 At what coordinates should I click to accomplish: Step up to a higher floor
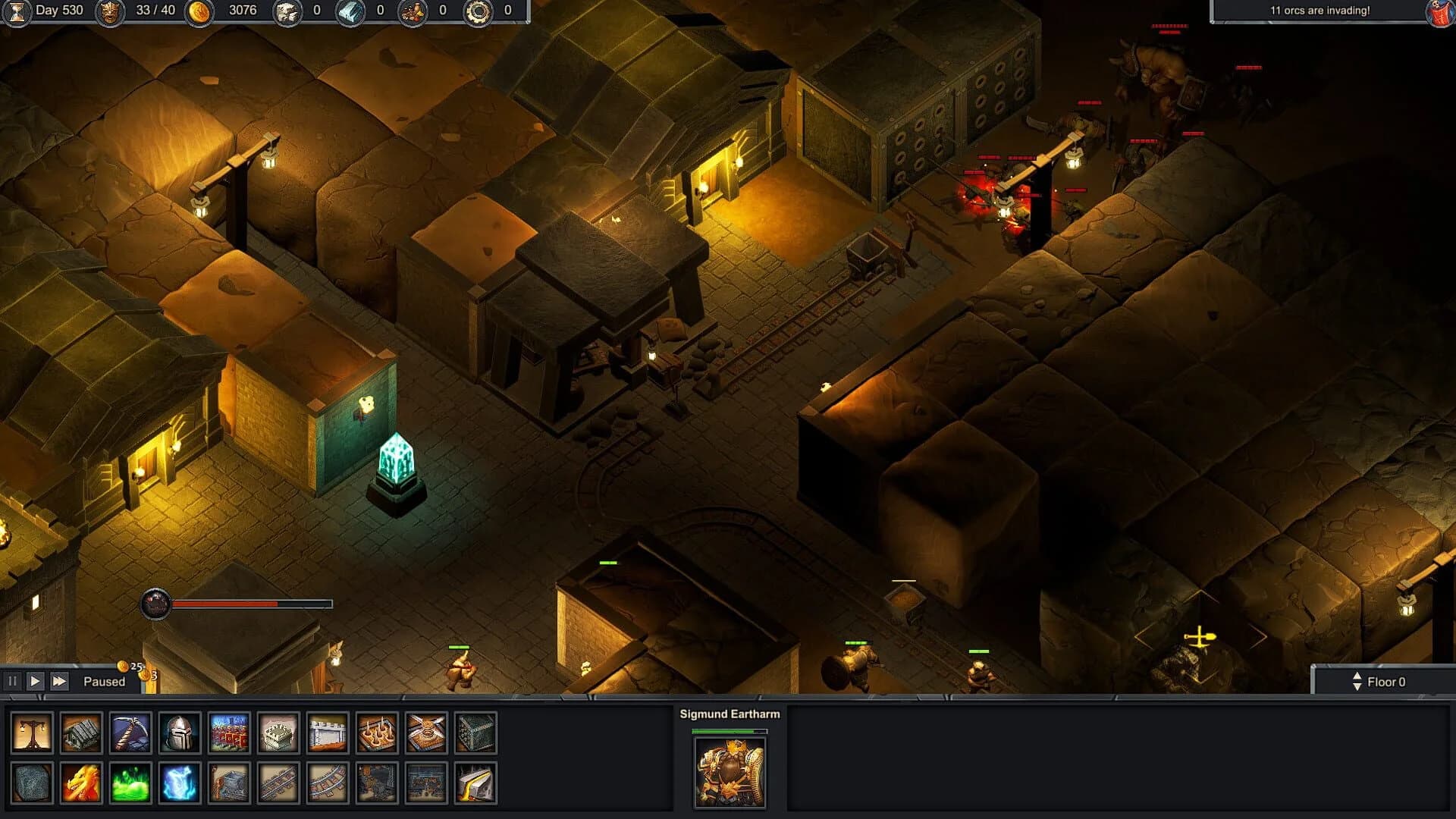click(x=1356, y=676)
